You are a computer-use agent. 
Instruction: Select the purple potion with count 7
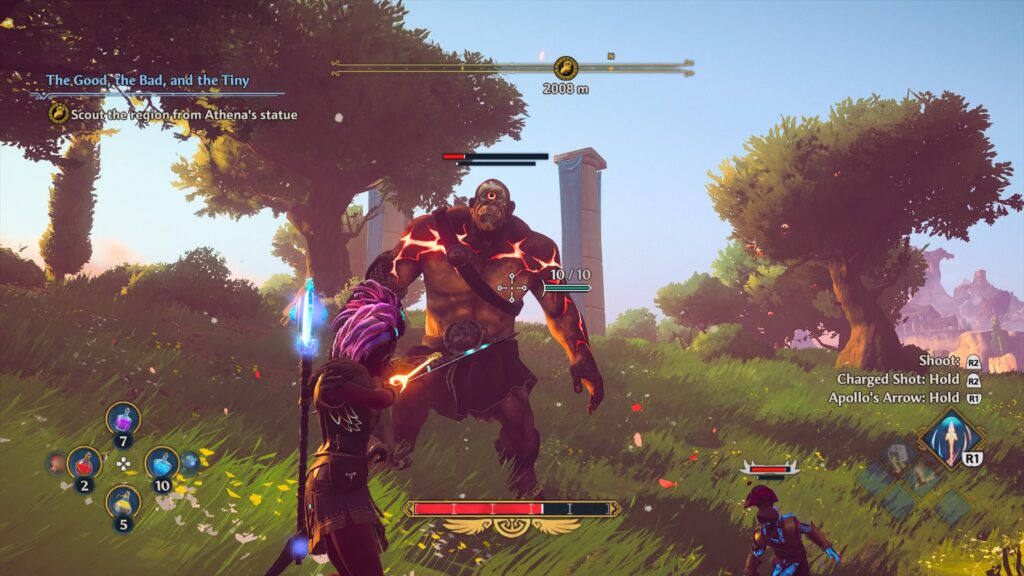pos(123,418)
